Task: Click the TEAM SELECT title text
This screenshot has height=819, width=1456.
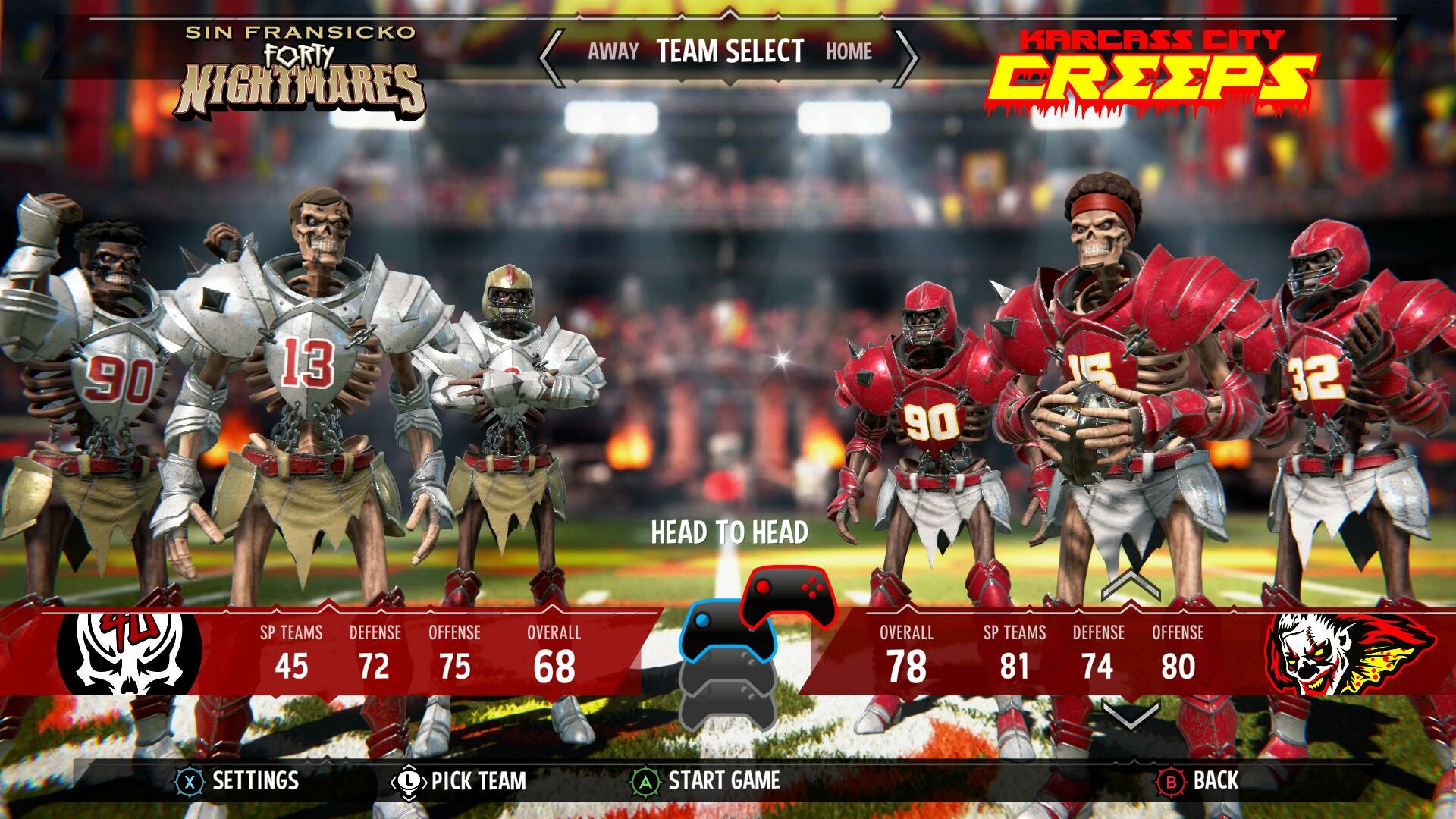Action: click(x=730, y=52)
